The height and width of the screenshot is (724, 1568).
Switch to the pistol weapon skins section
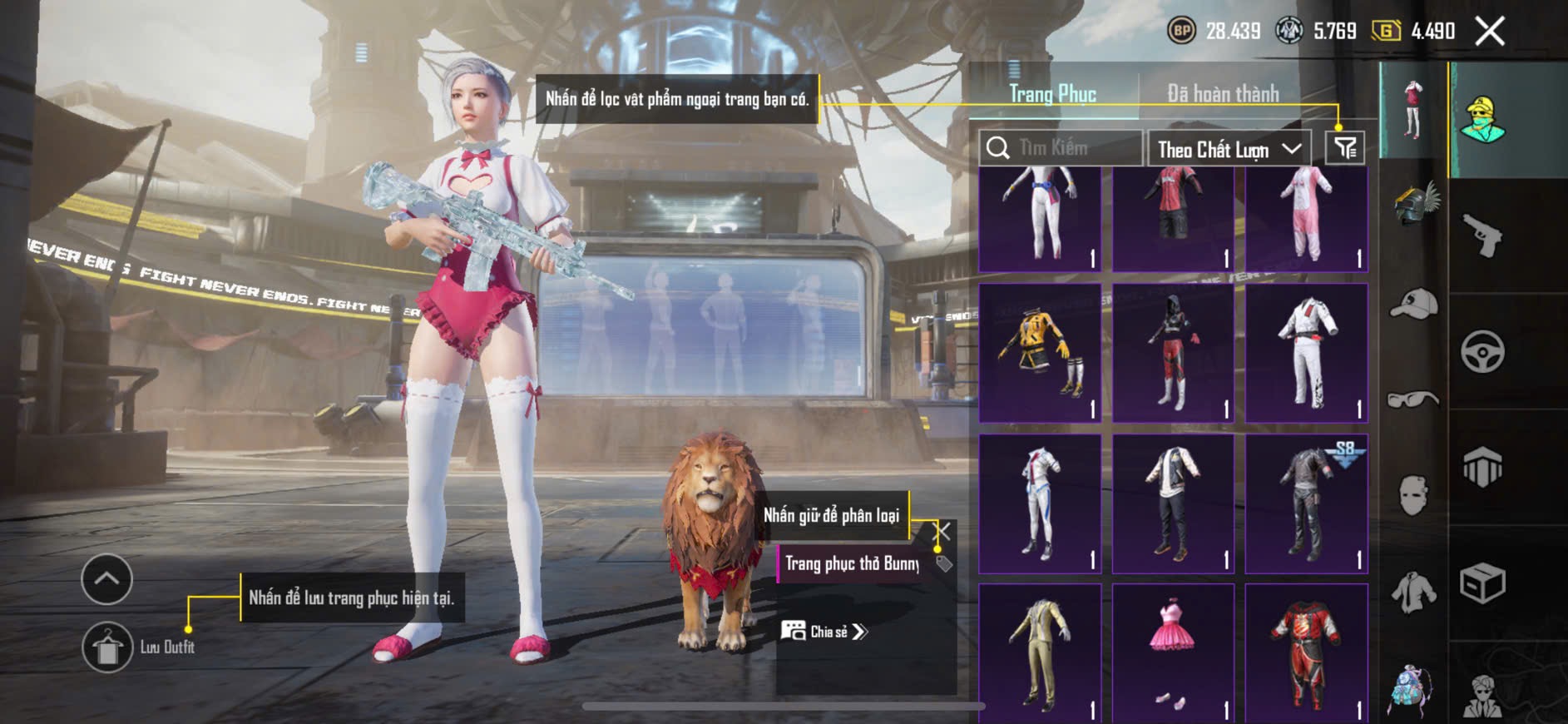point(1482,236)
